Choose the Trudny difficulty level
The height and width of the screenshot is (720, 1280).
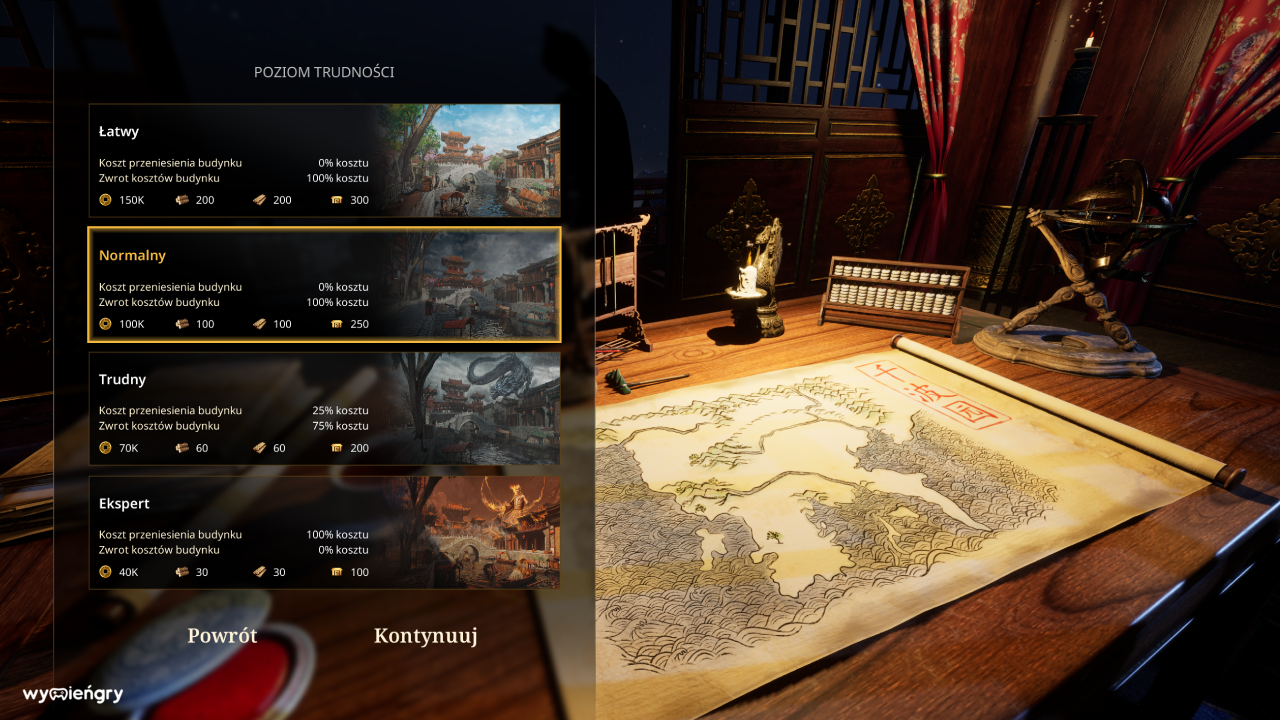(x=250, y=410)
